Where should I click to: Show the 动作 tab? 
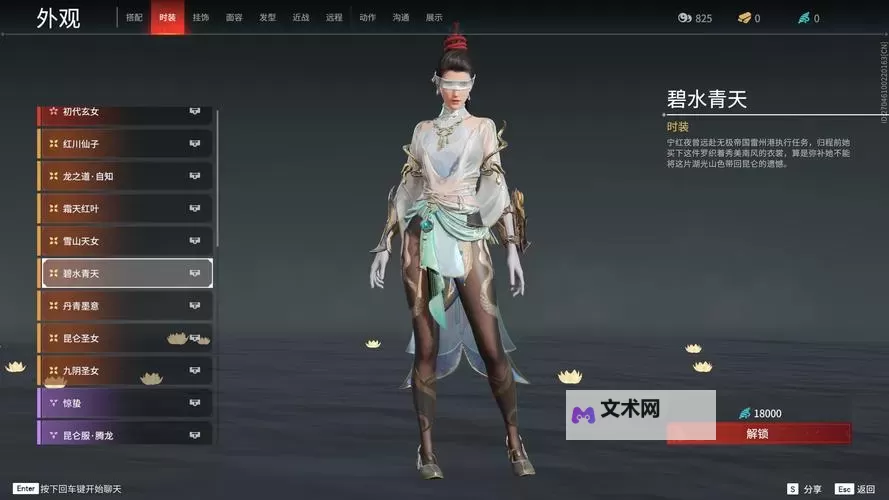point(367,18)
